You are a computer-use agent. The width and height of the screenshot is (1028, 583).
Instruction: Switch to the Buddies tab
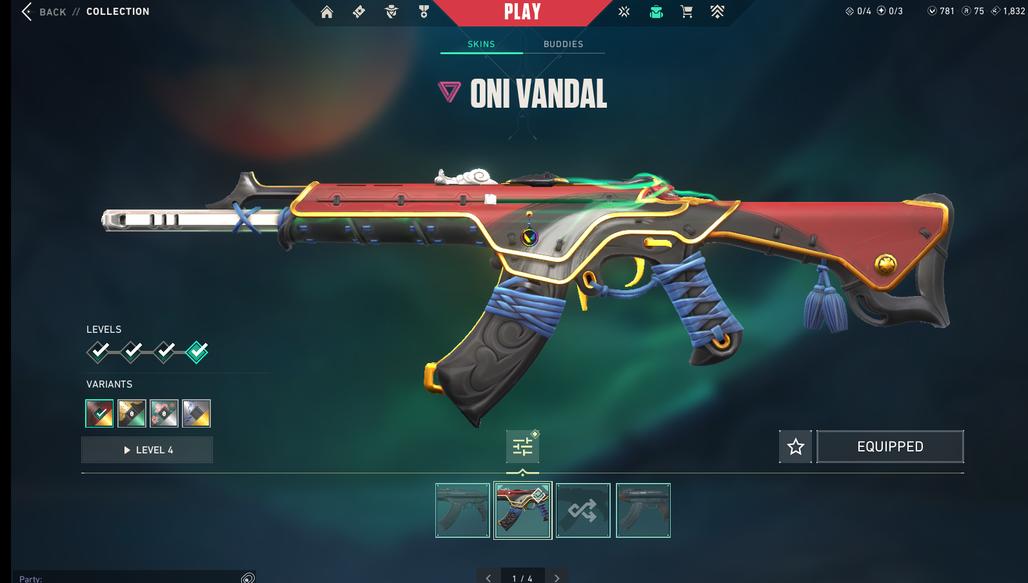pyautogui.click(x=563, y=44)
